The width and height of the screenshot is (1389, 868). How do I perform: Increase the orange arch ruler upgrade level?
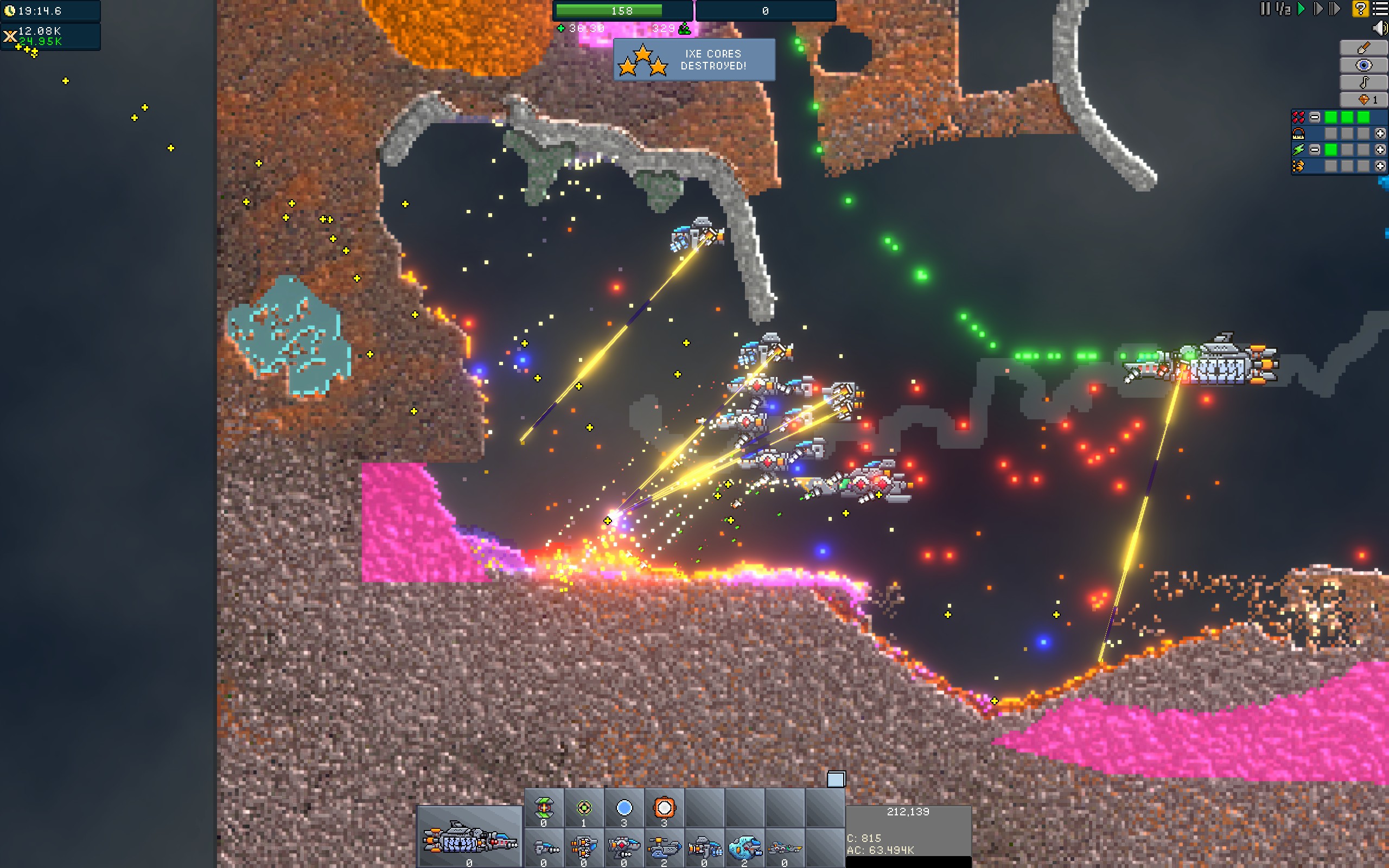point(1380,133)
